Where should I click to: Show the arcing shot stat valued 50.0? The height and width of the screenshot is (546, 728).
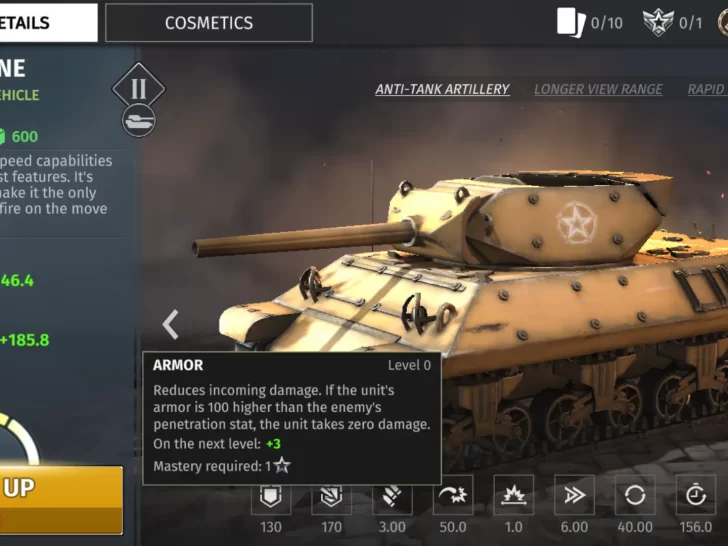[452, 495]
